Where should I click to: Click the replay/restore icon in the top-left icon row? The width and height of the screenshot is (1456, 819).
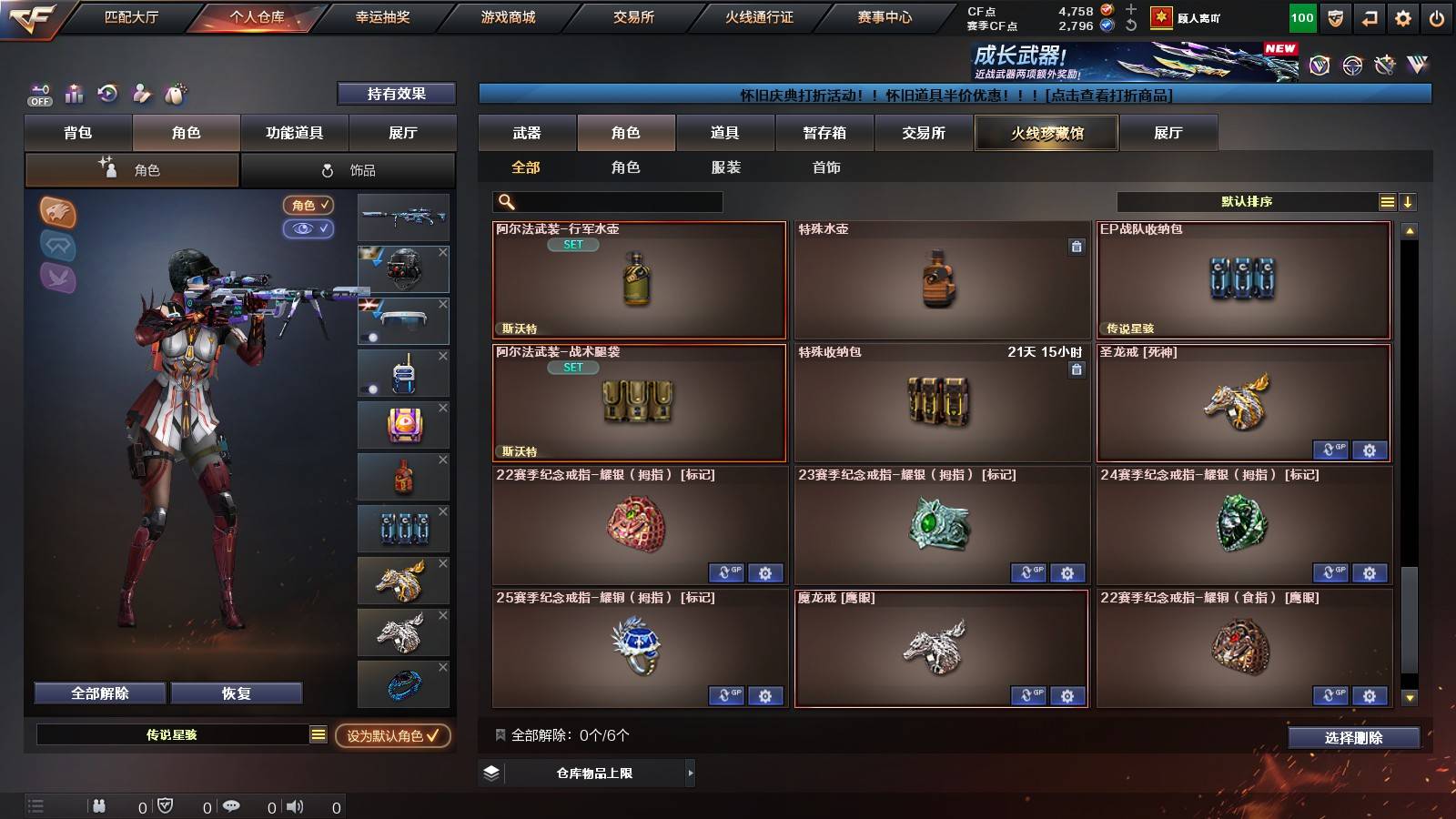click(x=106, y=93)
